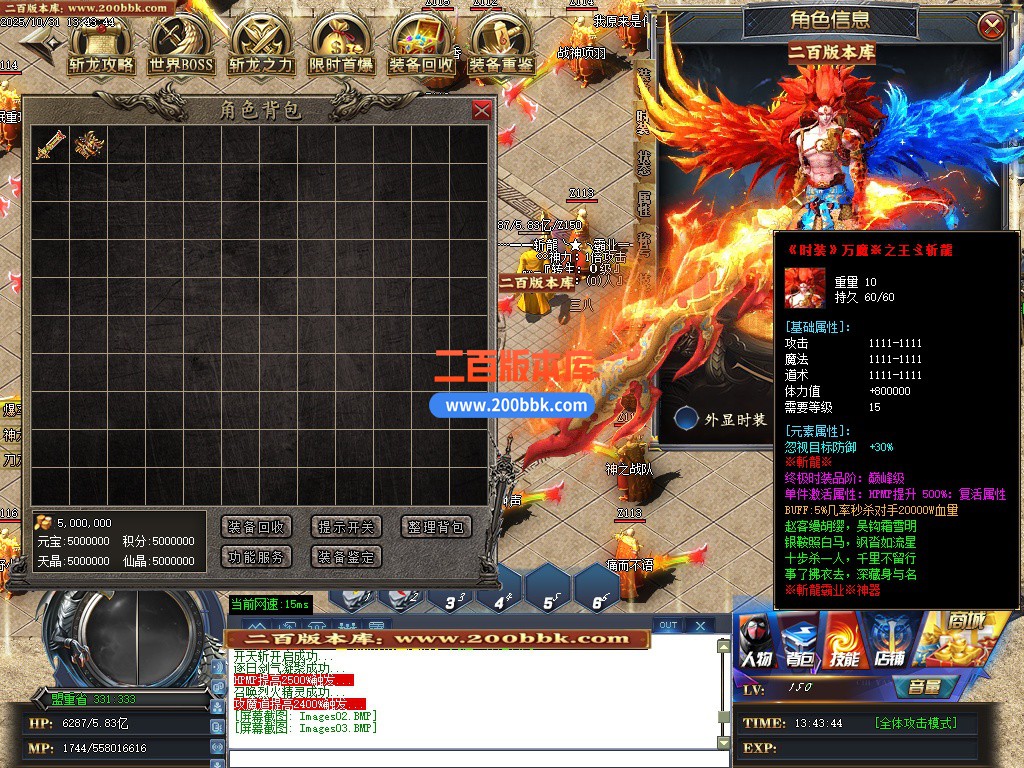Viewport: 1024px width, 768px height.
Task: Open the 斩龙攻略 guide menu
Action: click(101, 47)
